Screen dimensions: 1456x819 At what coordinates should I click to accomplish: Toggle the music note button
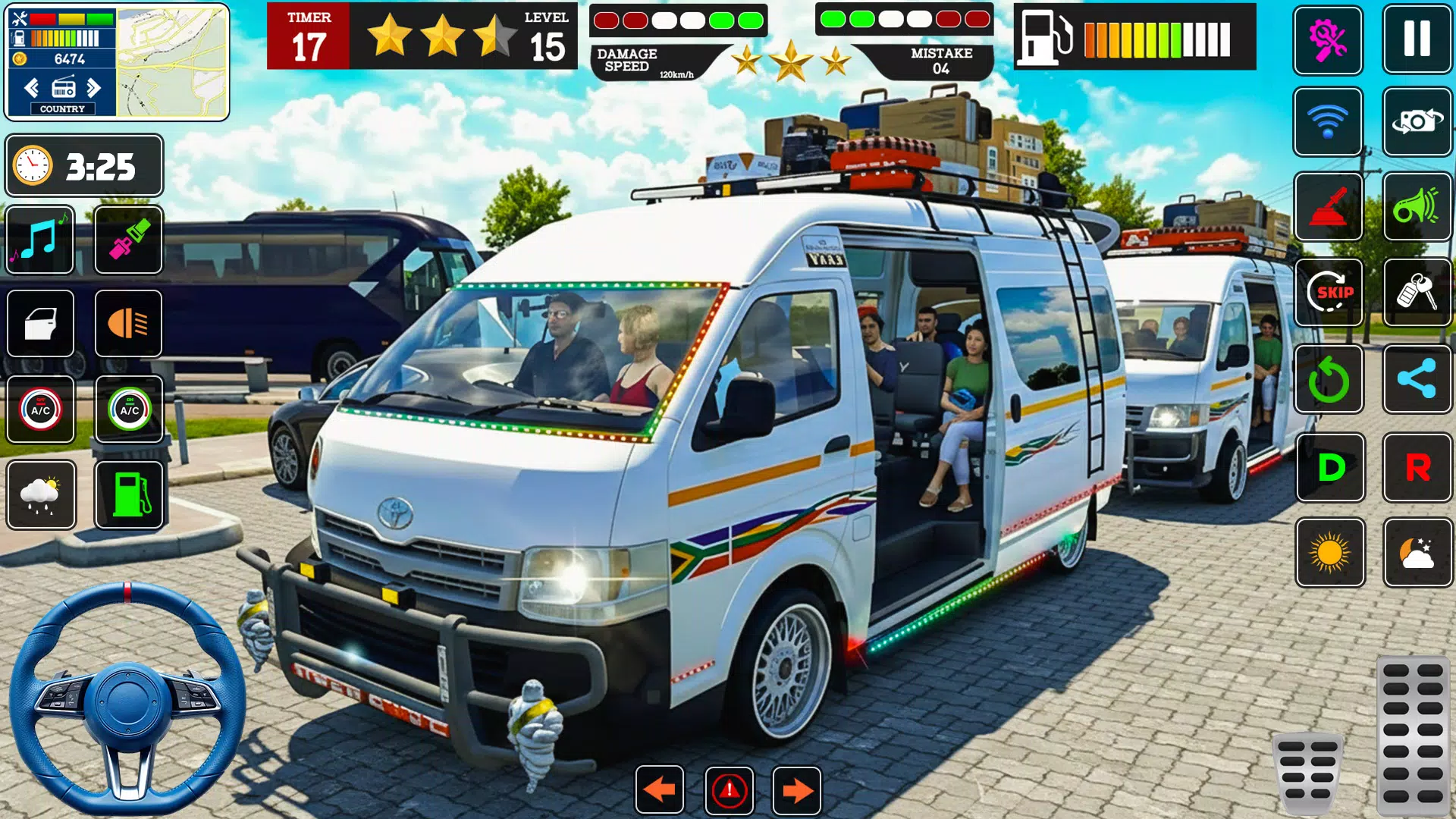pyautogui.click(x=40, y=240)
